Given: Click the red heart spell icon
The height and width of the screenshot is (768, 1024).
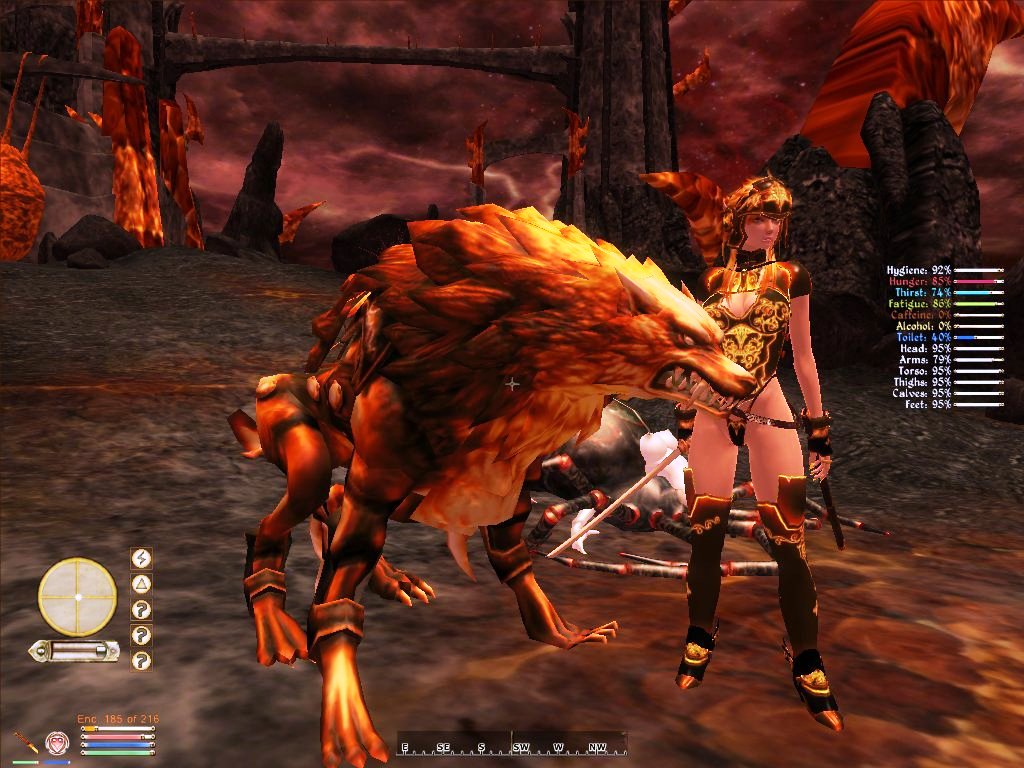Looking at the screenshot, I should 57,742.
